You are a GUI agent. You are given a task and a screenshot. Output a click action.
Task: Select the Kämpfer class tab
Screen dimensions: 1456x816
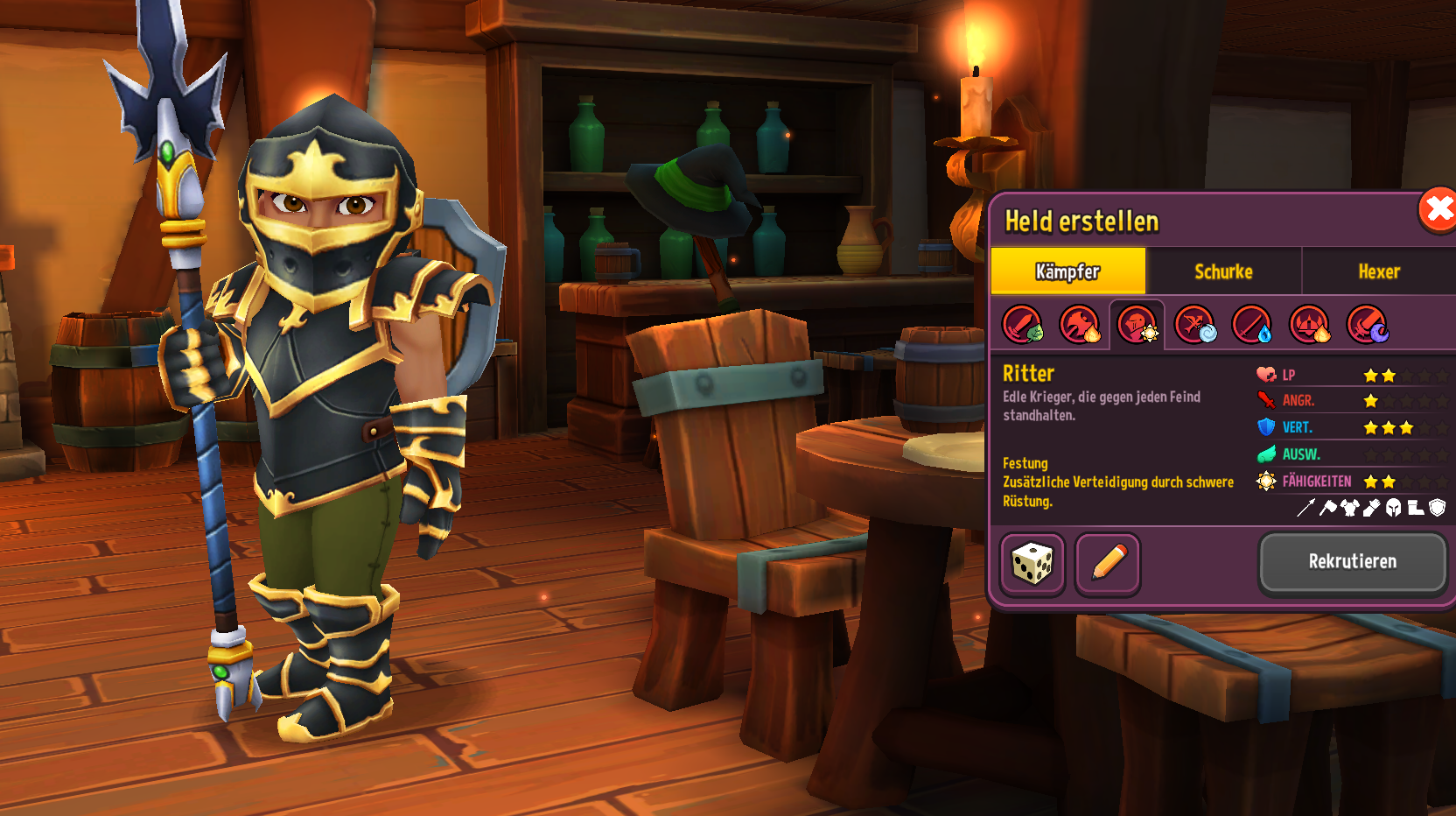1067,271
